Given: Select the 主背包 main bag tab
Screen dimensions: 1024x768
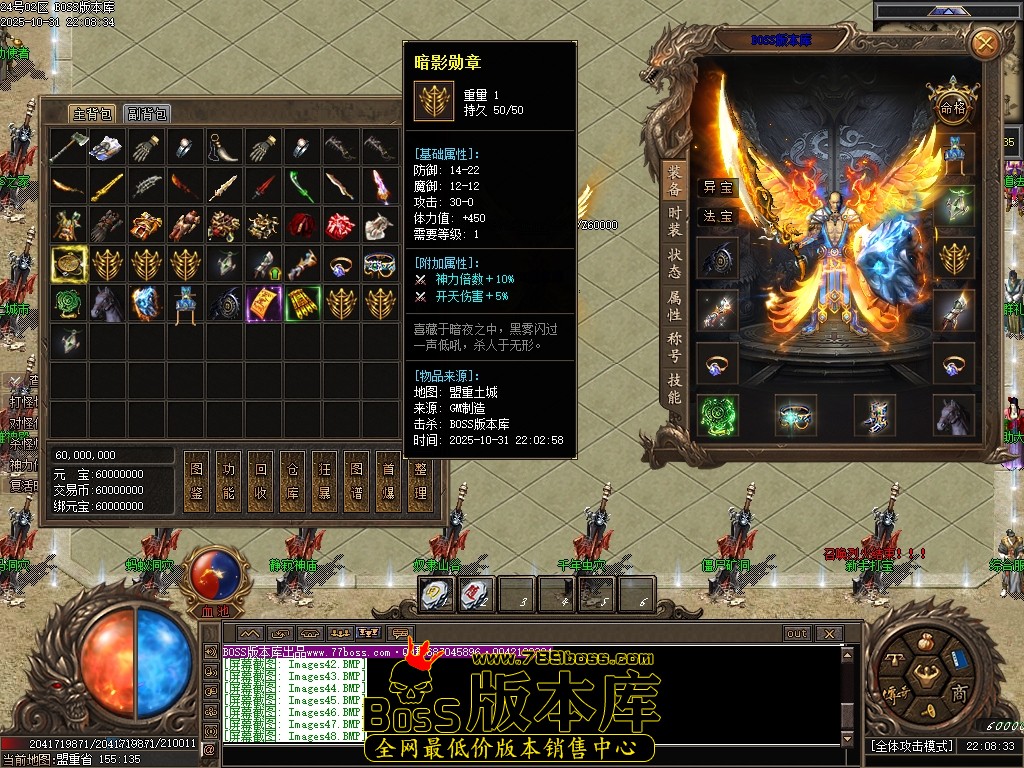Looking at the screenshot, I should tap(92, 114).
